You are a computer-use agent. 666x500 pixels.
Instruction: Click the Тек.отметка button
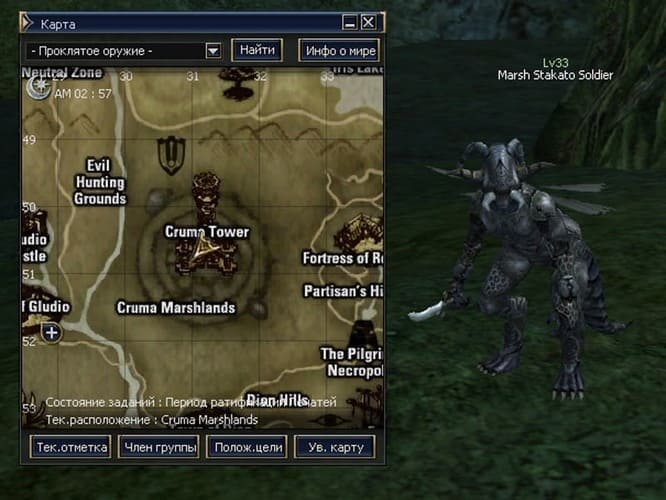pos(70,447)
